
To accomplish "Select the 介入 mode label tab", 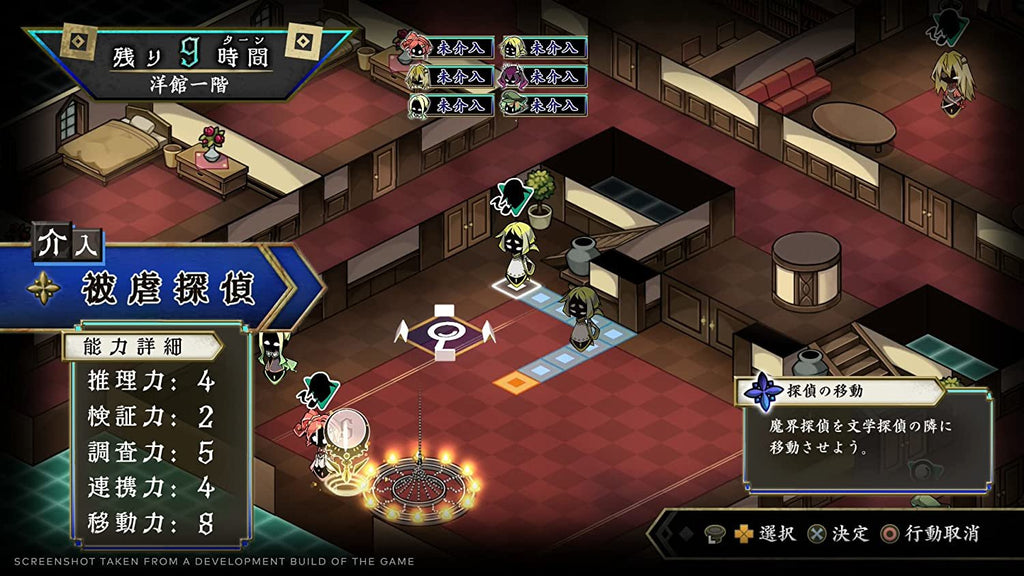I will [x=68, y=243].
